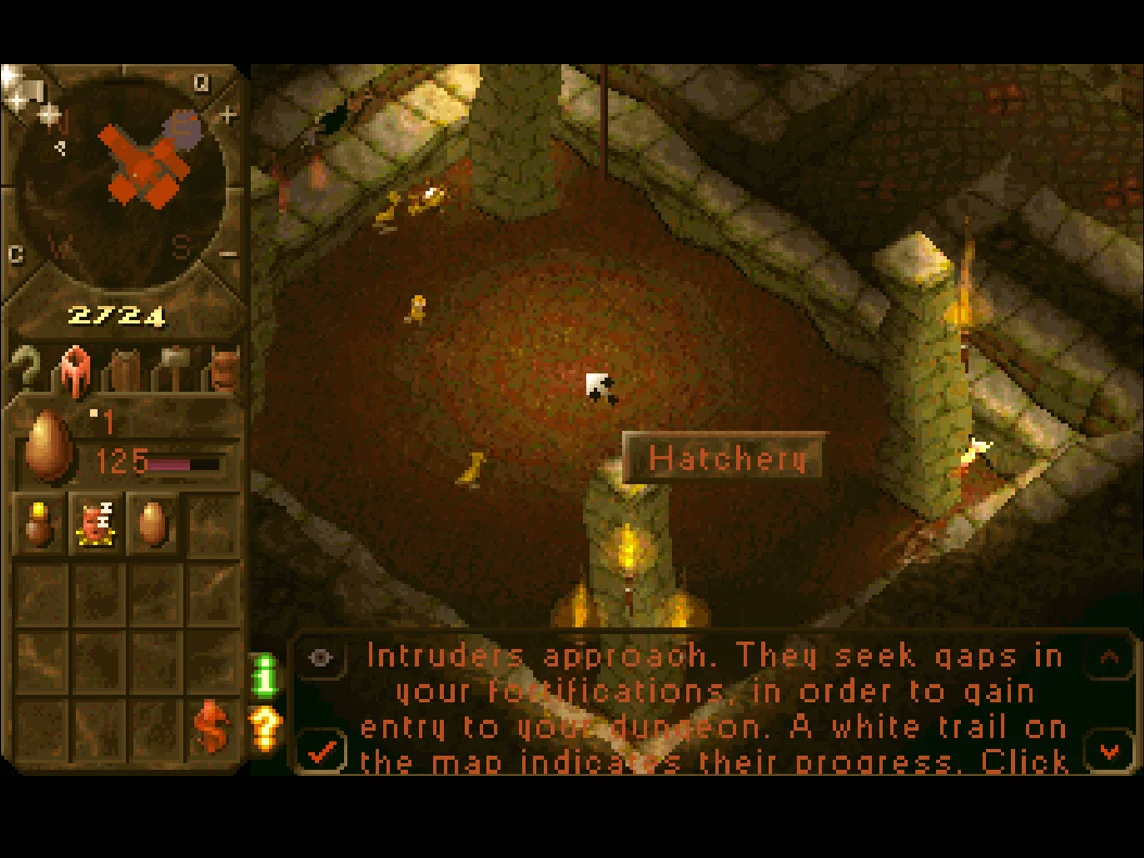Open the yellow question mark message icon
This screenshot has width=1144, height=858.
click(x=266, y=729)
